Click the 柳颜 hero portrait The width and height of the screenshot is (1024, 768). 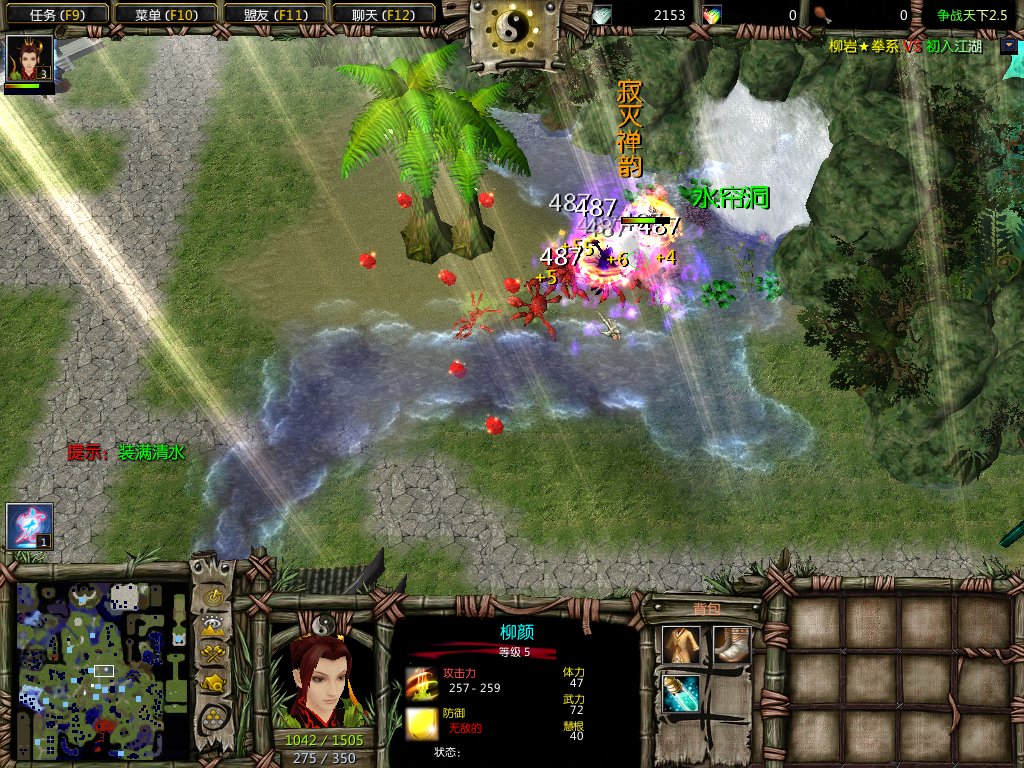coord(320,682)
